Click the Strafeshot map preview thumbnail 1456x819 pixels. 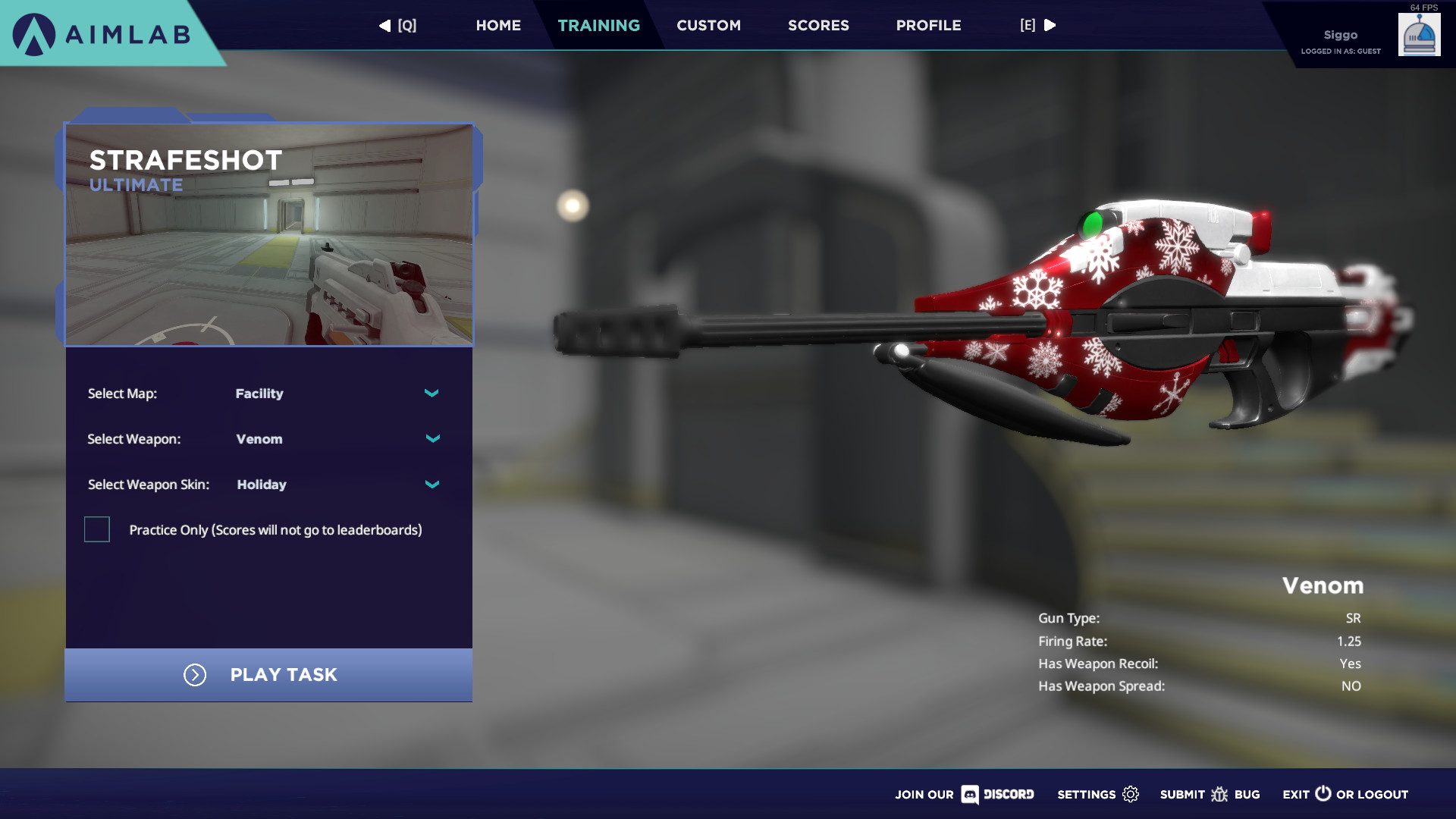(x=269, y=235)
